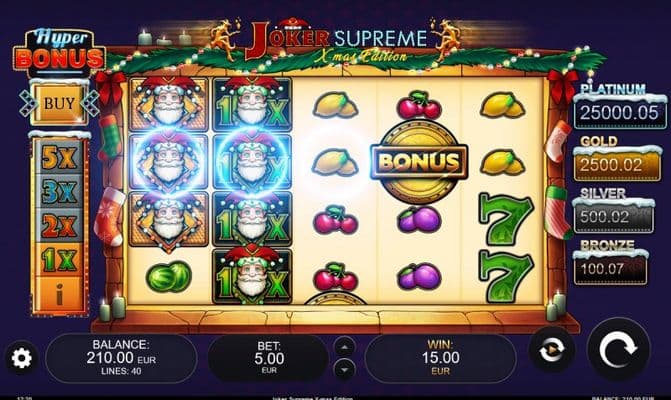Viewport: 671px width, 400px height.
Task: Decrease the bet with the down arrow
Action: tap(343, 368)
